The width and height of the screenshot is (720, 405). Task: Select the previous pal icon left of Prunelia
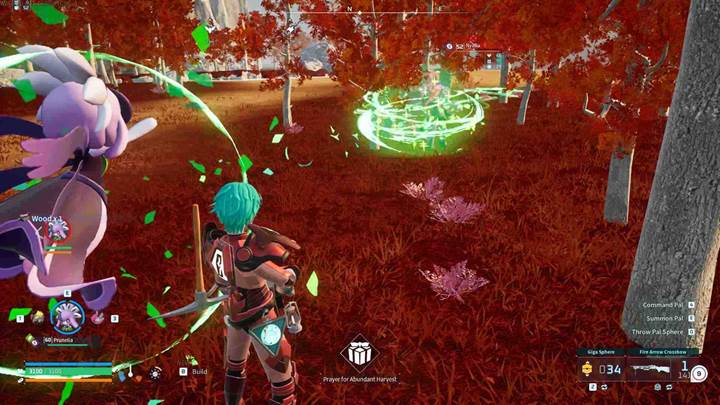[37, 317]
